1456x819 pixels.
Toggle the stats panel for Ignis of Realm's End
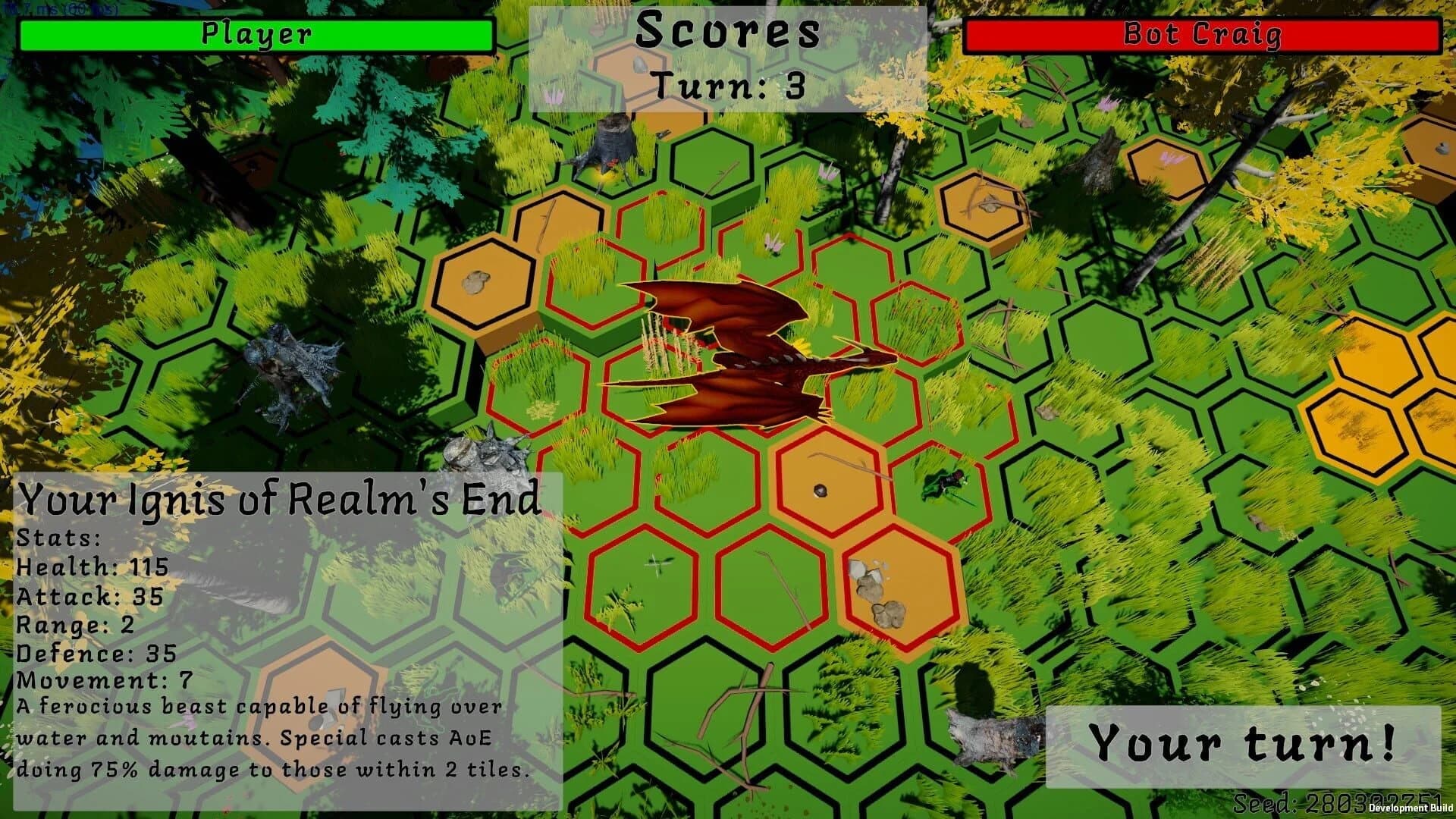281,500
